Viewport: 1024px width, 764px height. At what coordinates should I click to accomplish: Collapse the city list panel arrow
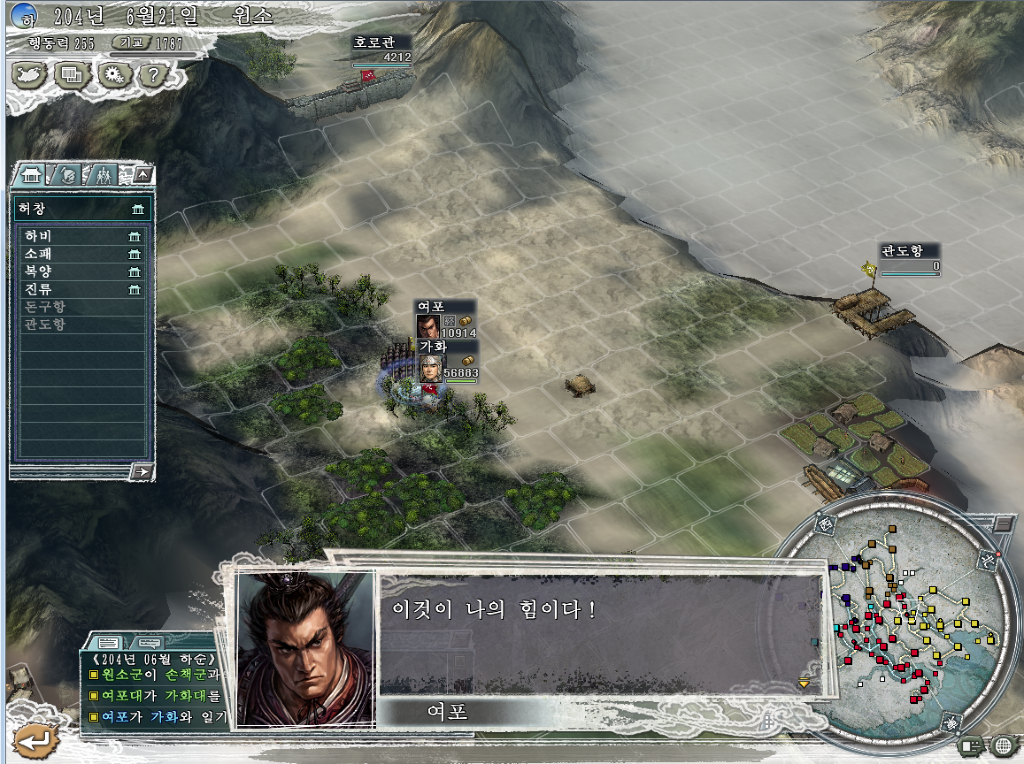coord(144,175)
